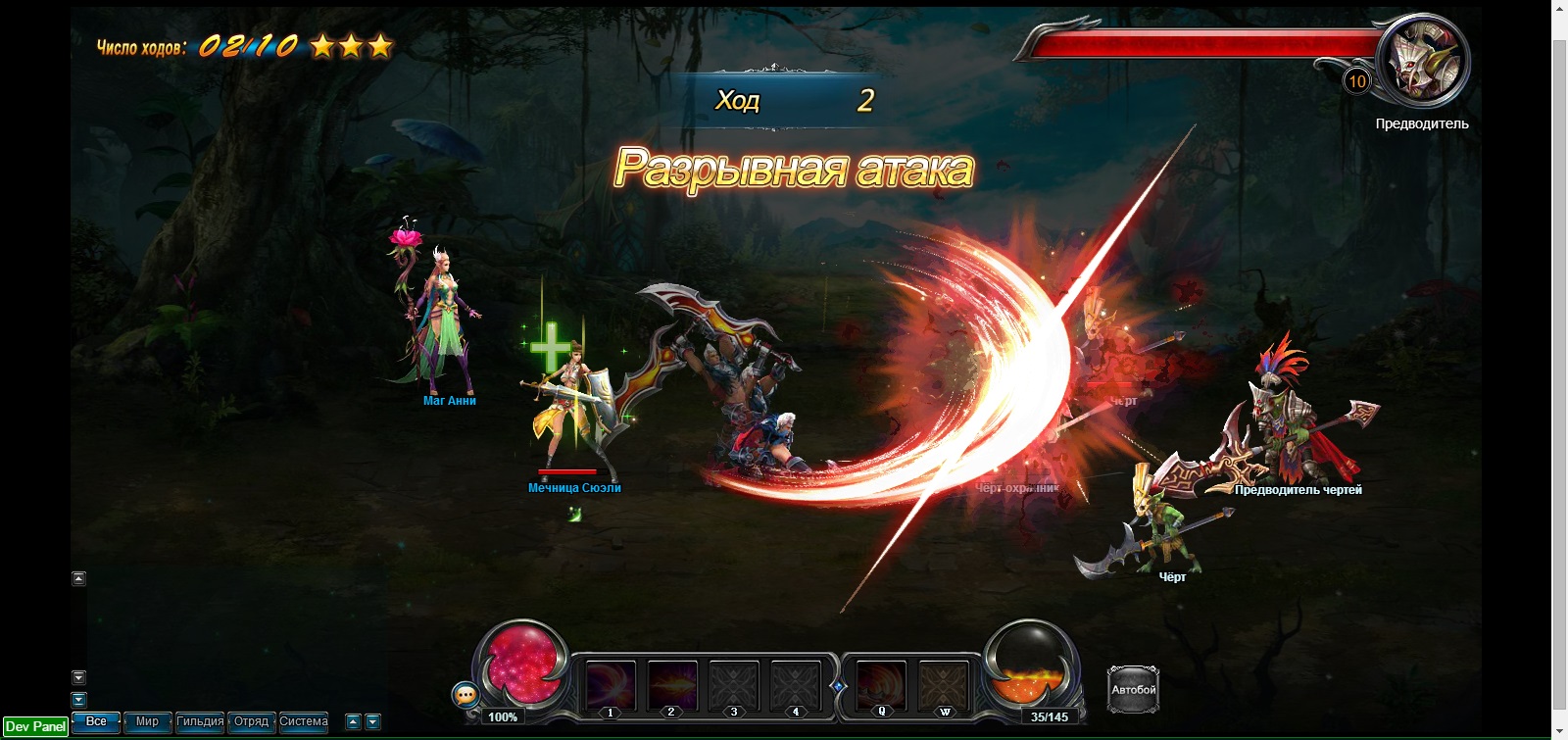Toggle the Автобой auto-battle button
The width and height of the screenshot is (1568, 740).
(x=1133, y=689)
